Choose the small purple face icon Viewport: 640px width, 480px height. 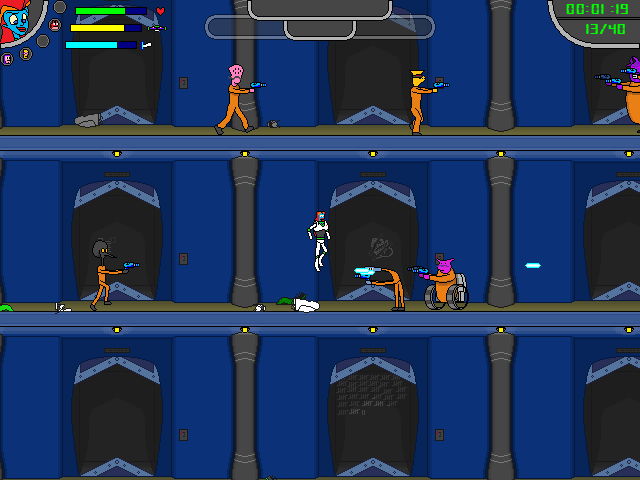click(7, 59)
